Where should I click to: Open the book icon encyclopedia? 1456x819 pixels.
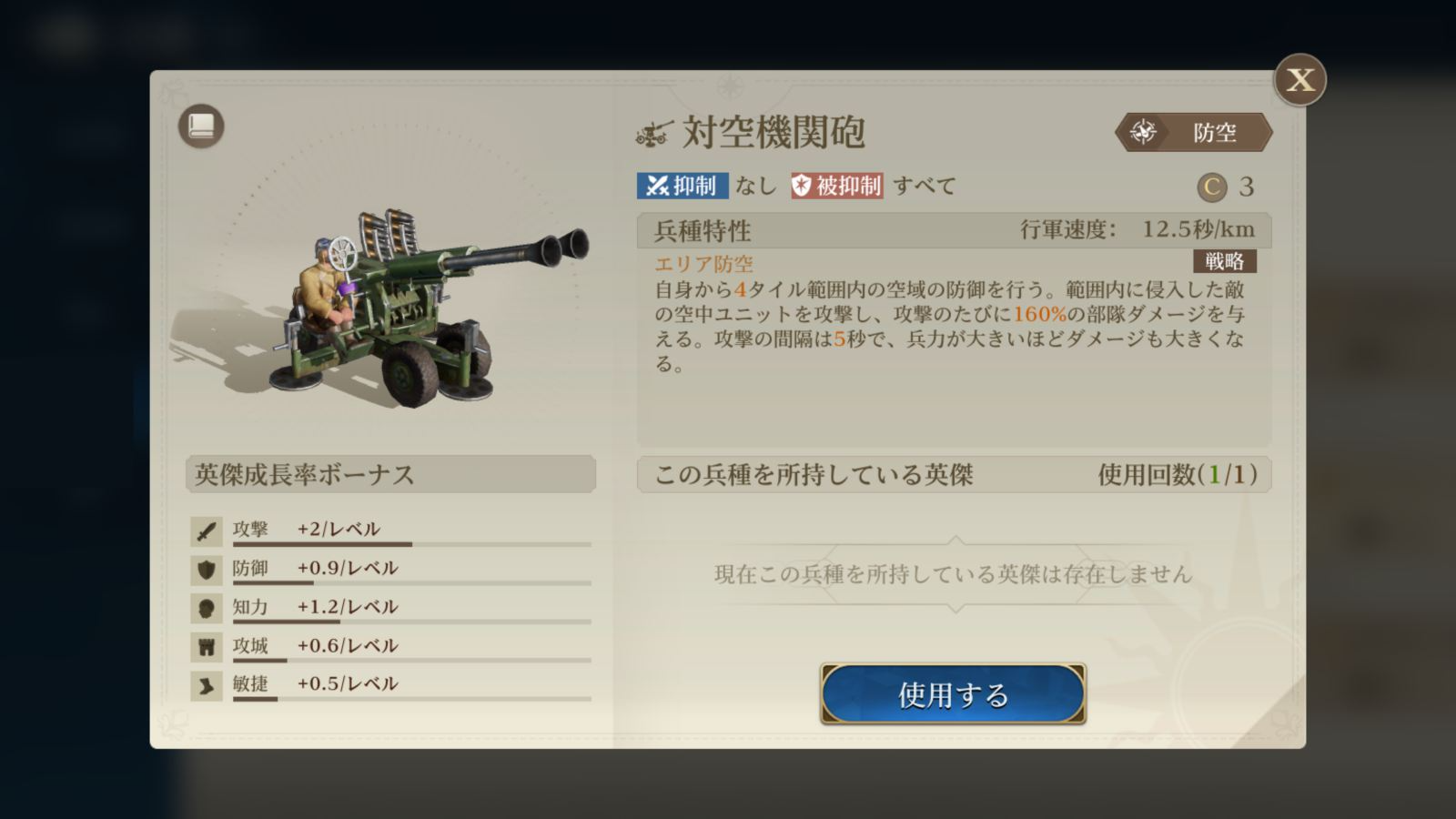tap(201, 126)
